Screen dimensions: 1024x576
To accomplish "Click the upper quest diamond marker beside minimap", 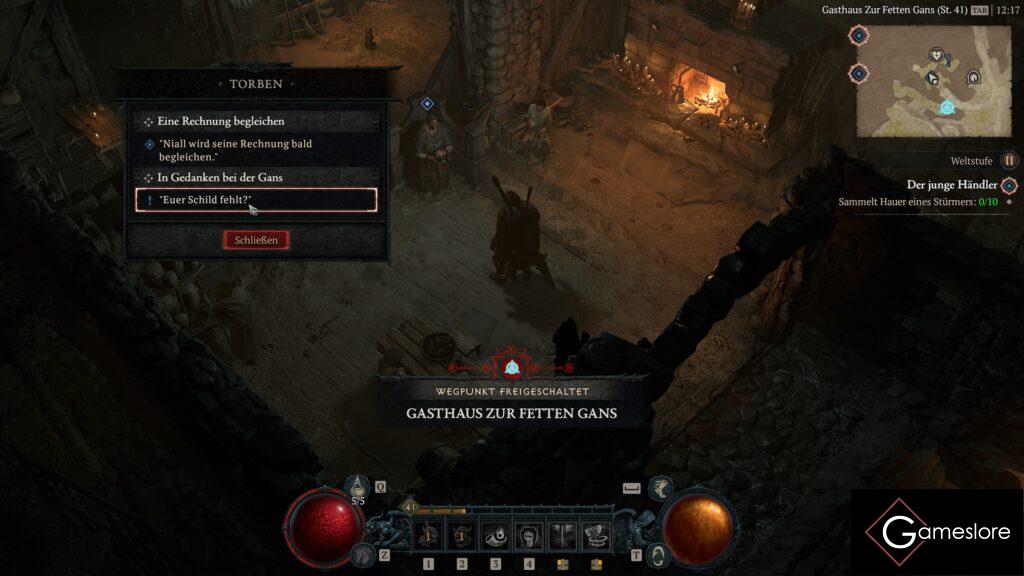I will tap(858, 36).
